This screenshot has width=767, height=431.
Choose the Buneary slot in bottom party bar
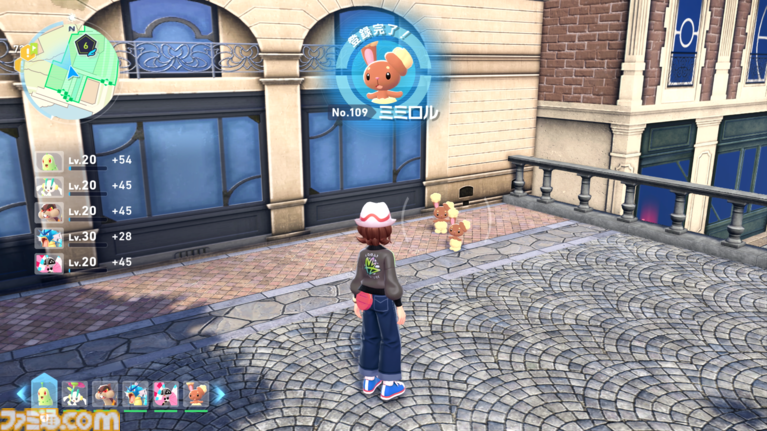(x=196, y=394)
